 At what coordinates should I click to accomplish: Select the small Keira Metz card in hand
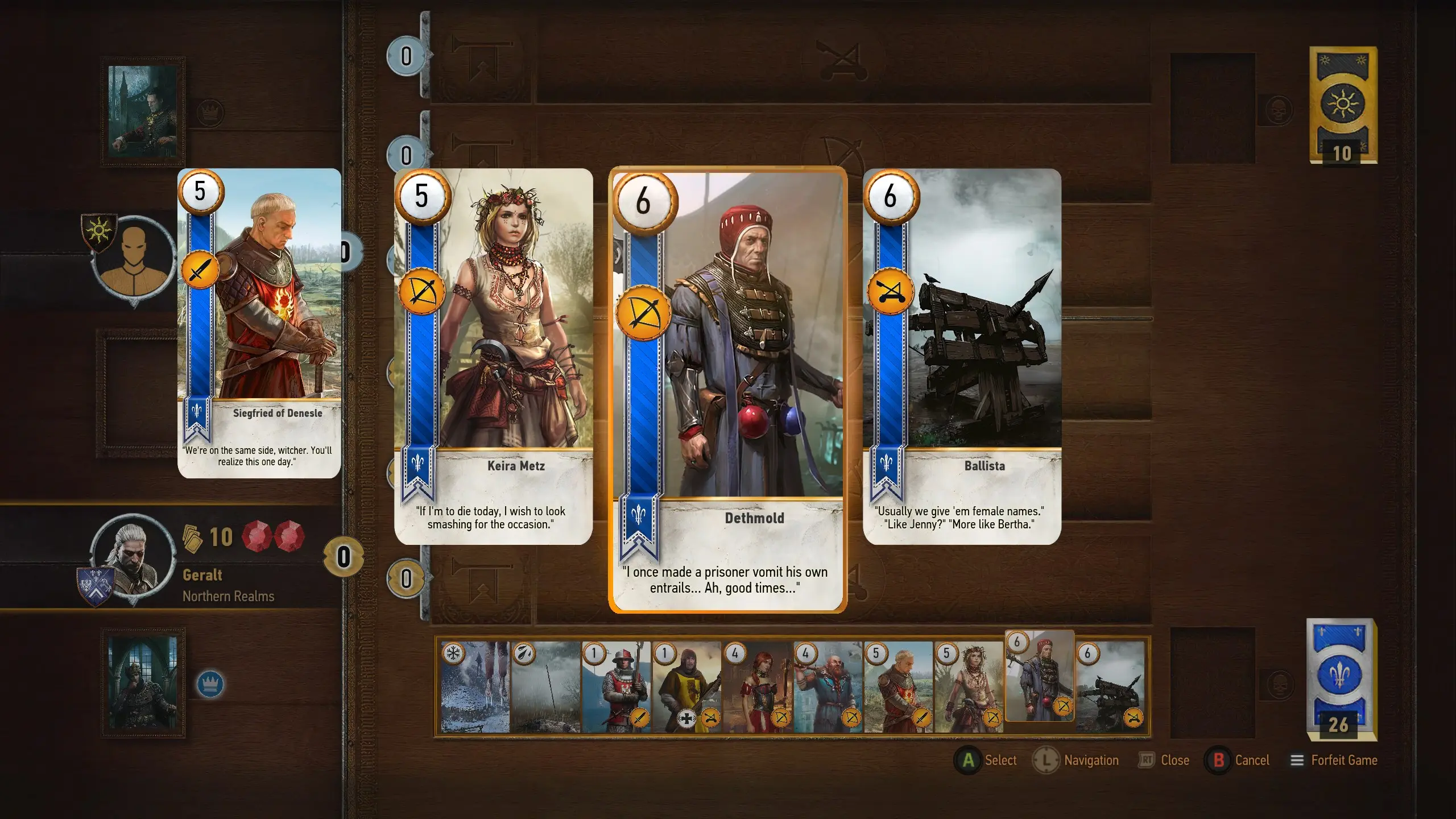[969, 687]
